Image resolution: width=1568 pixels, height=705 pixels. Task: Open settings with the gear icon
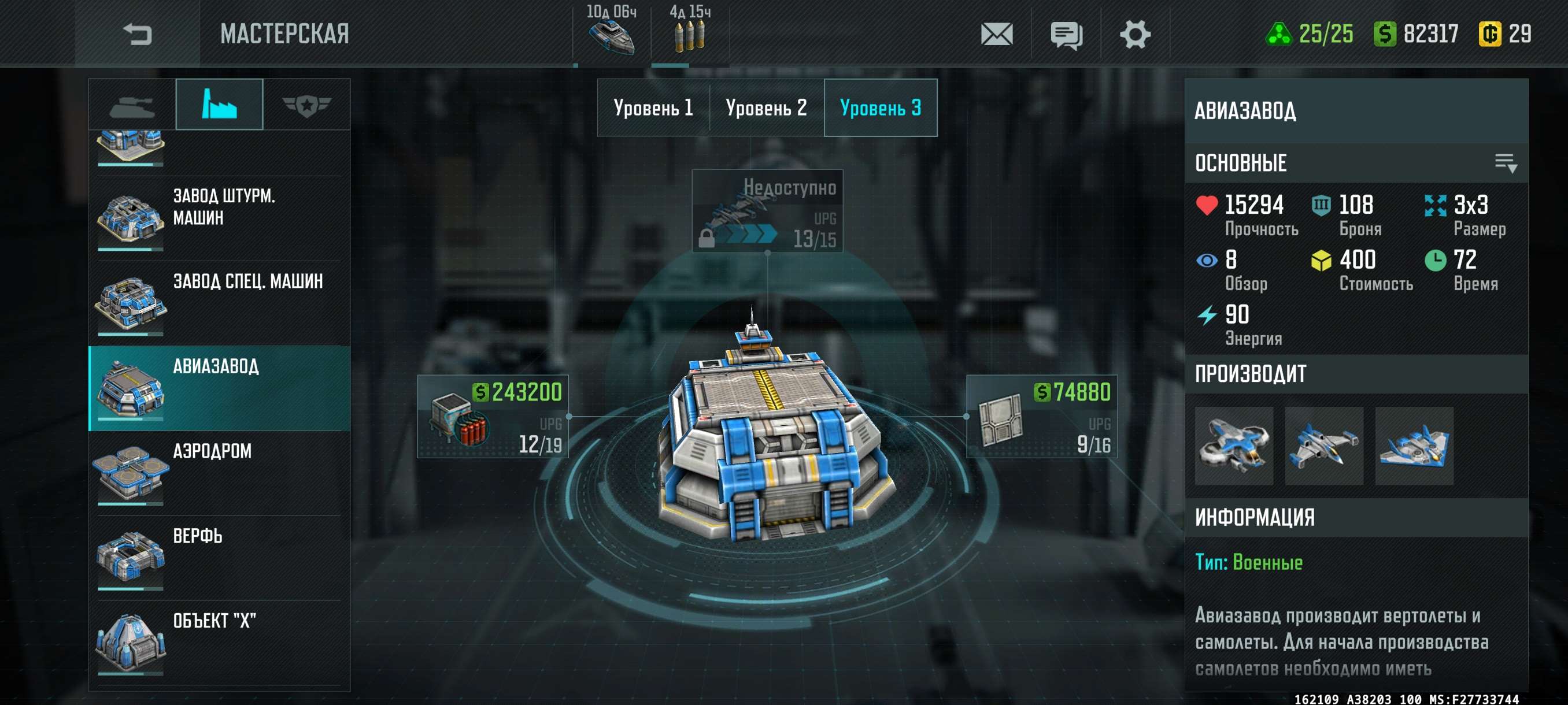click(x=1134, y=34)
